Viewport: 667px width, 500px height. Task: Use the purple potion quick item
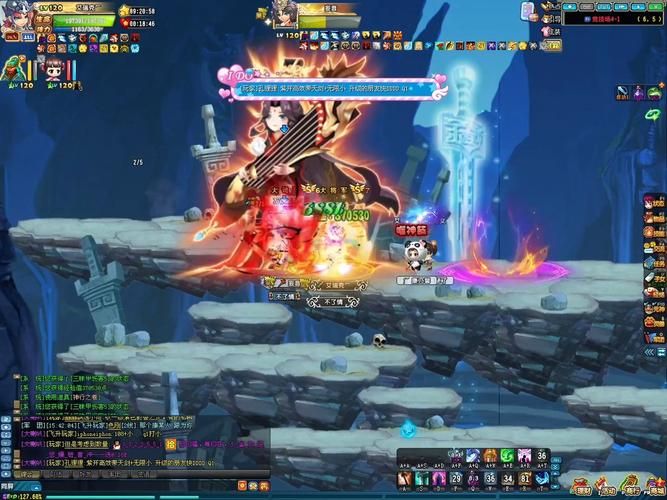637,92
